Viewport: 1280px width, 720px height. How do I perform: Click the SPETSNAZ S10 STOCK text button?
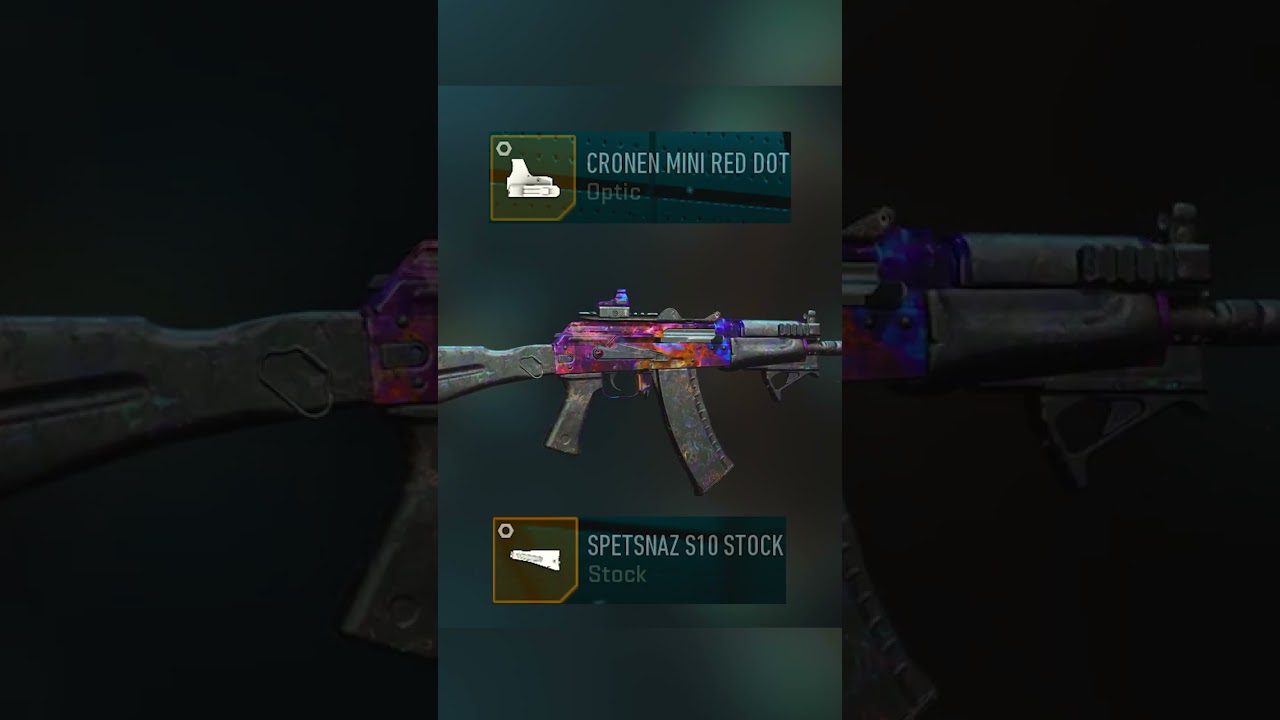click(x=683, y=547)
